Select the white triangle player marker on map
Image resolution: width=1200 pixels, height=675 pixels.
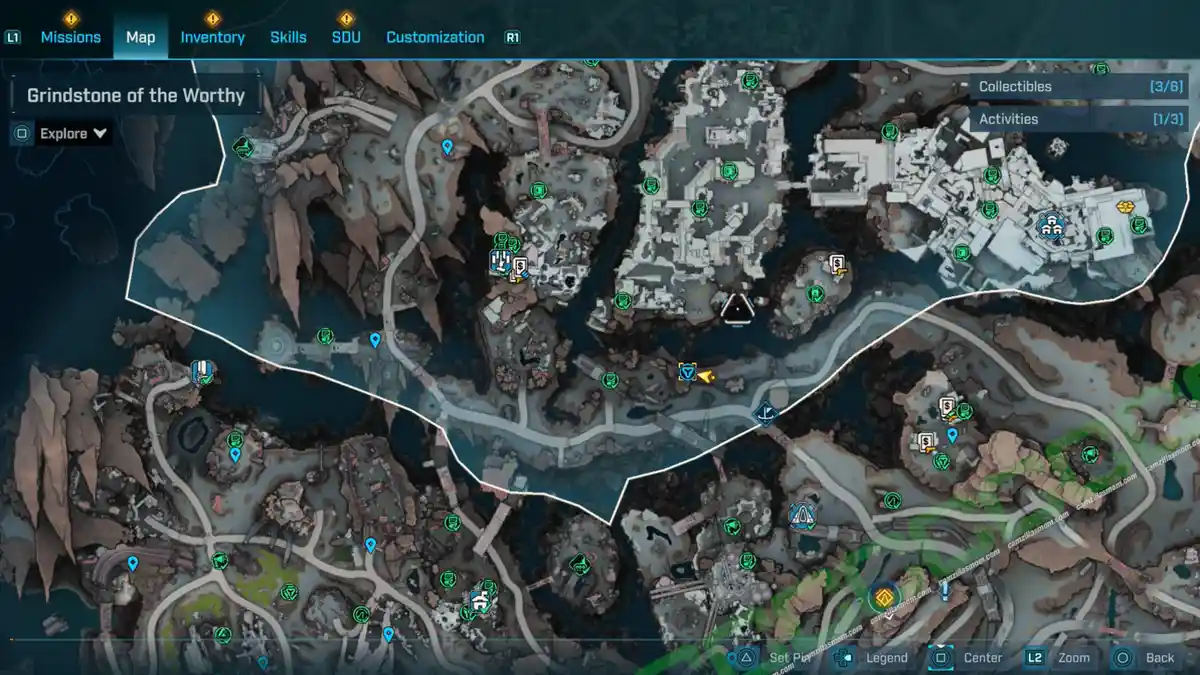point(737,309)
